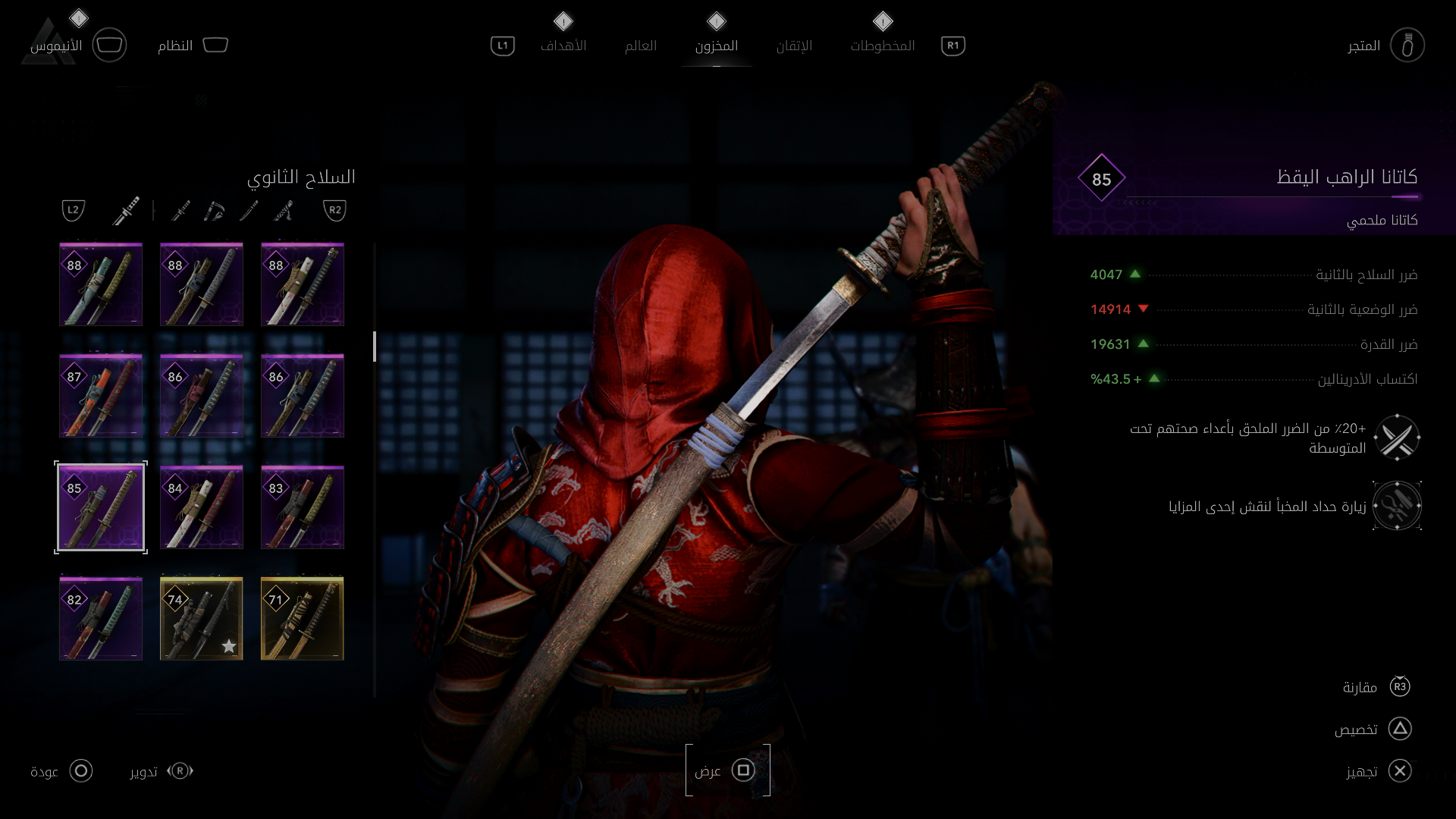Select the level 87 katana slot
Image resolution: width=1456 pixels, height=819 pixels.
point(101,396)
